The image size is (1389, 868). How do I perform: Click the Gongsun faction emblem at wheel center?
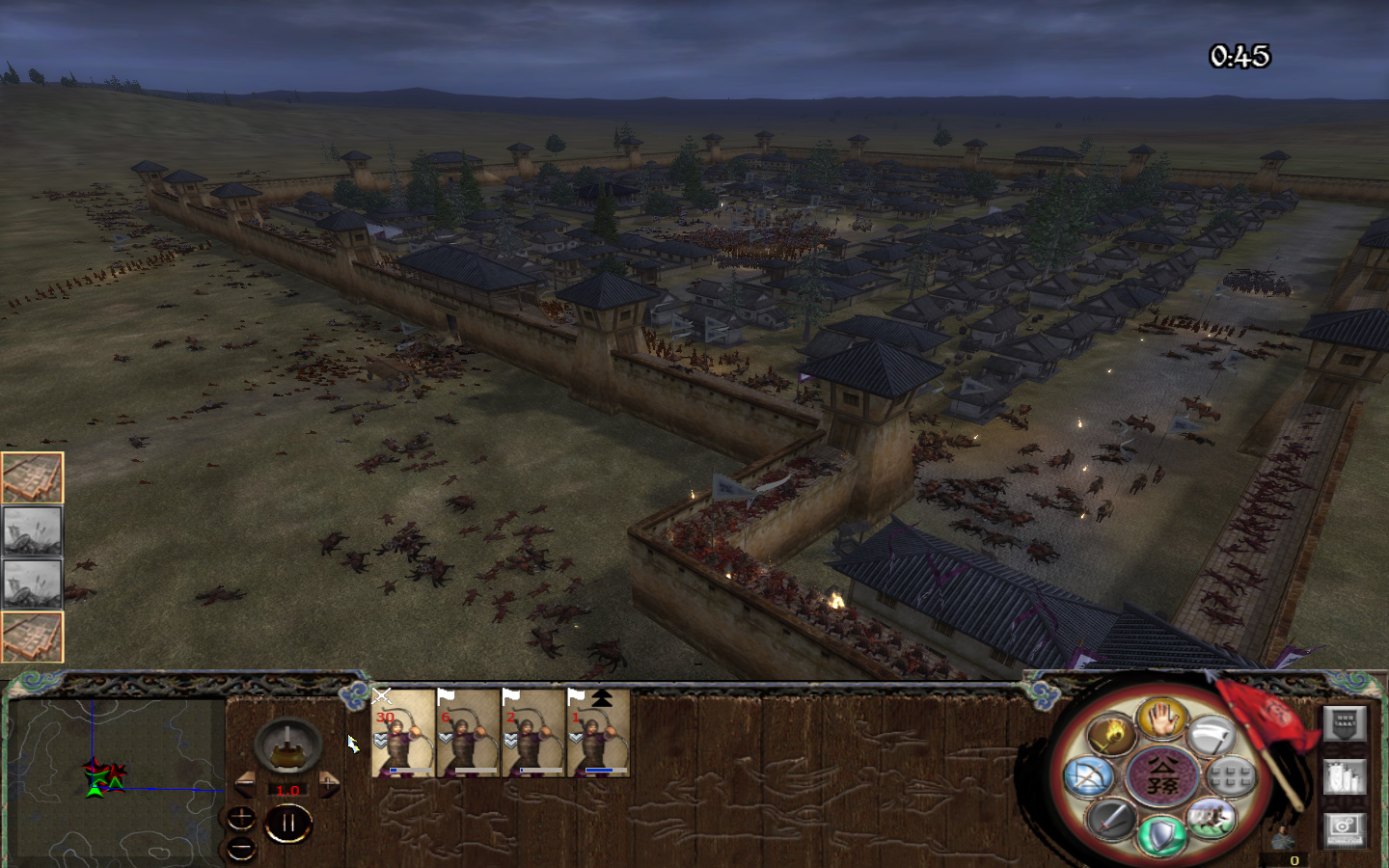pyautogui.click(x=1161, y=776)
